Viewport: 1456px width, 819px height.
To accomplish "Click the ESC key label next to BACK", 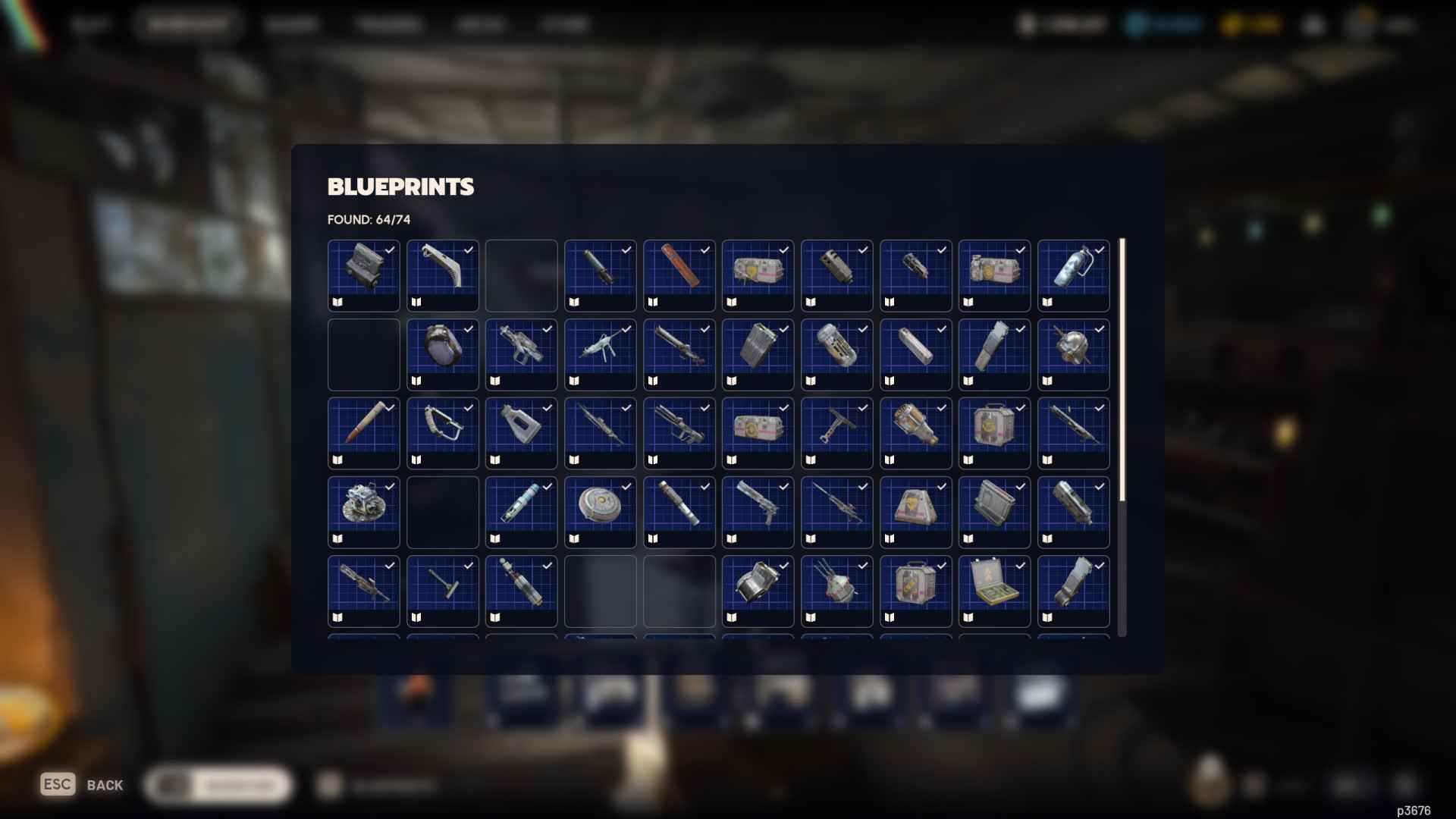I will (58, 783).
